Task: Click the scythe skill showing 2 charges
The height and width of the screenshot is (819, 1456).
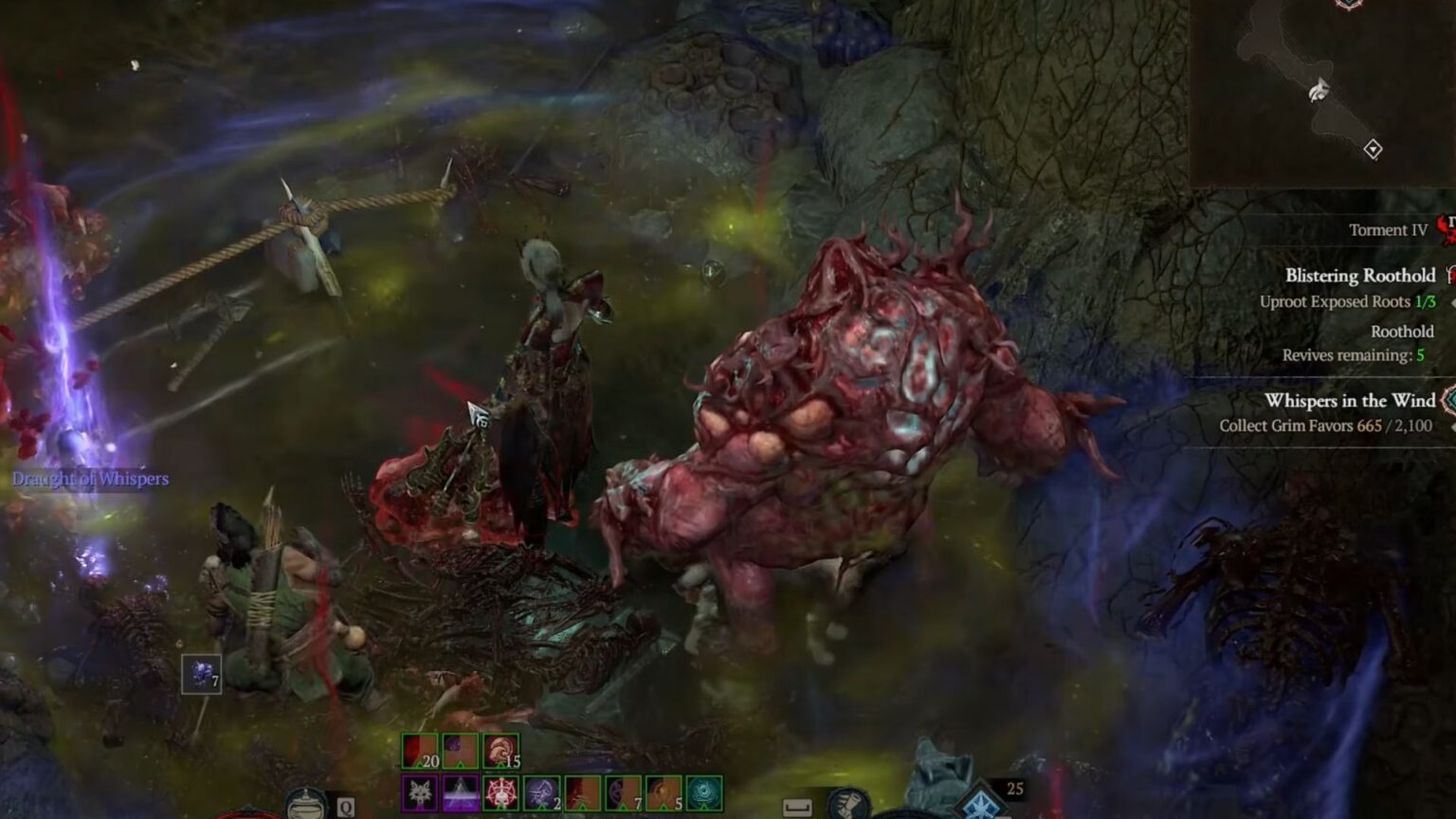Action: pos(540,792)
